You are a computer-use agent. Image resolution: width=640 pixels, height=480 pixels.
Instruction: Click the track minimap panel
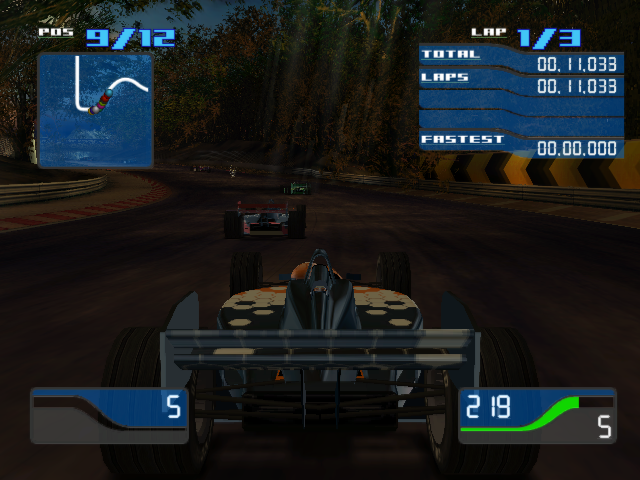pyautogui.click(x=95, y=110)
